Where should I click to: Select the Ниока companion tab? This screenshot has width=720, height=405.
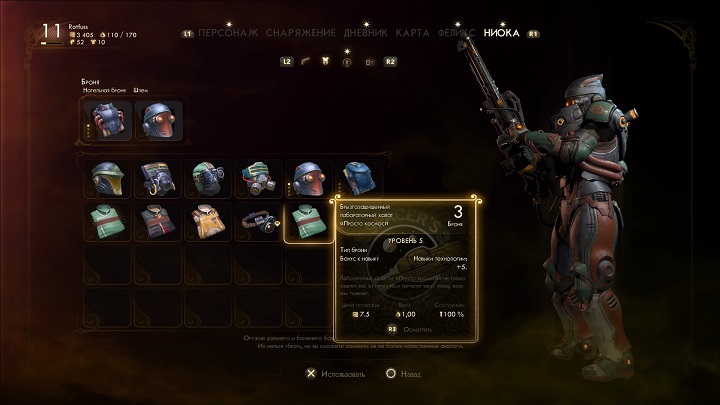tap(501, 33)
